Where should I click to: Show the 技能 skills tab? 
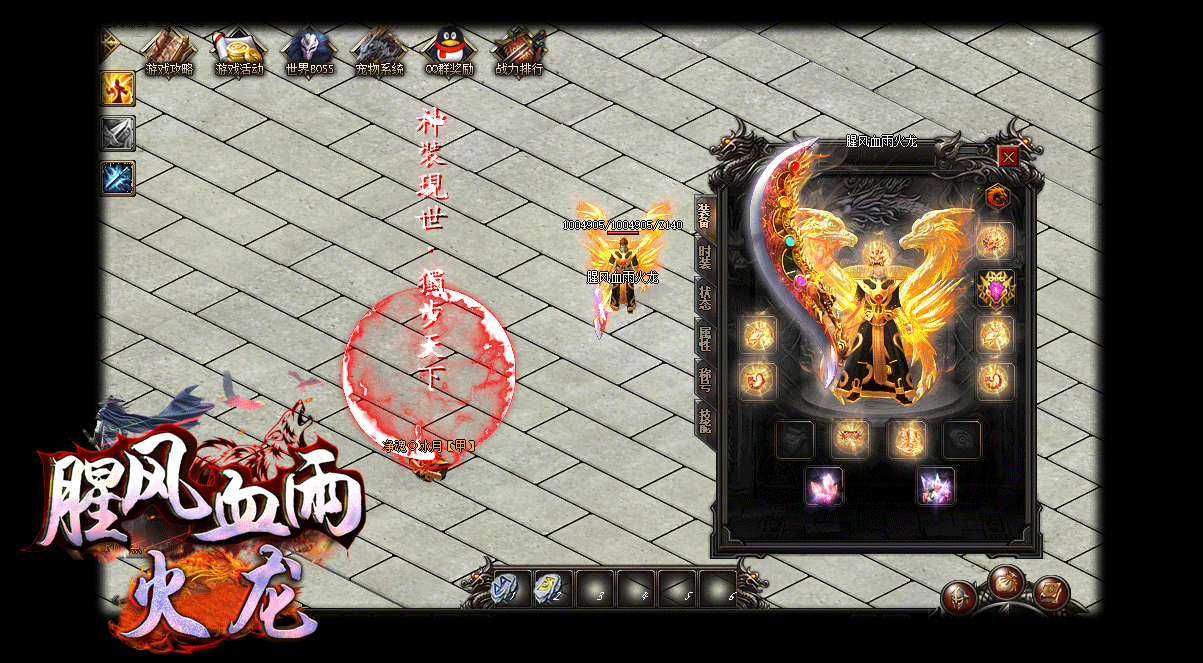(705, 420)
